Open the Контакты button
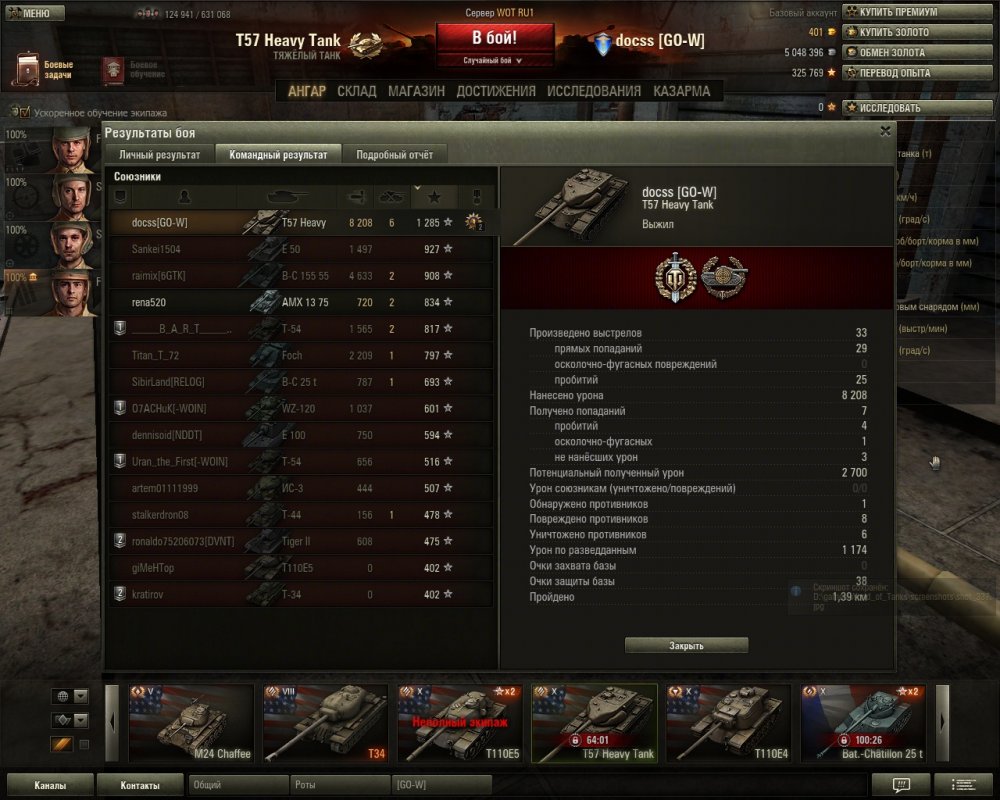Screen dimensions: 1000x800 point(140,785)
